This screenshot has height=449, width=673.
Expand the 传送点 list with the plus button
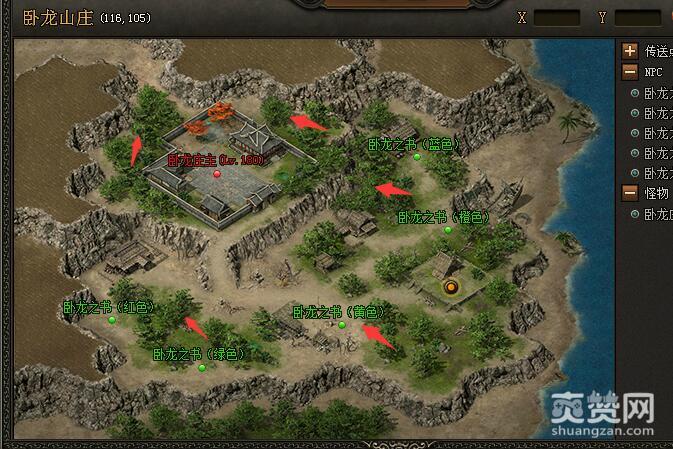630,51
